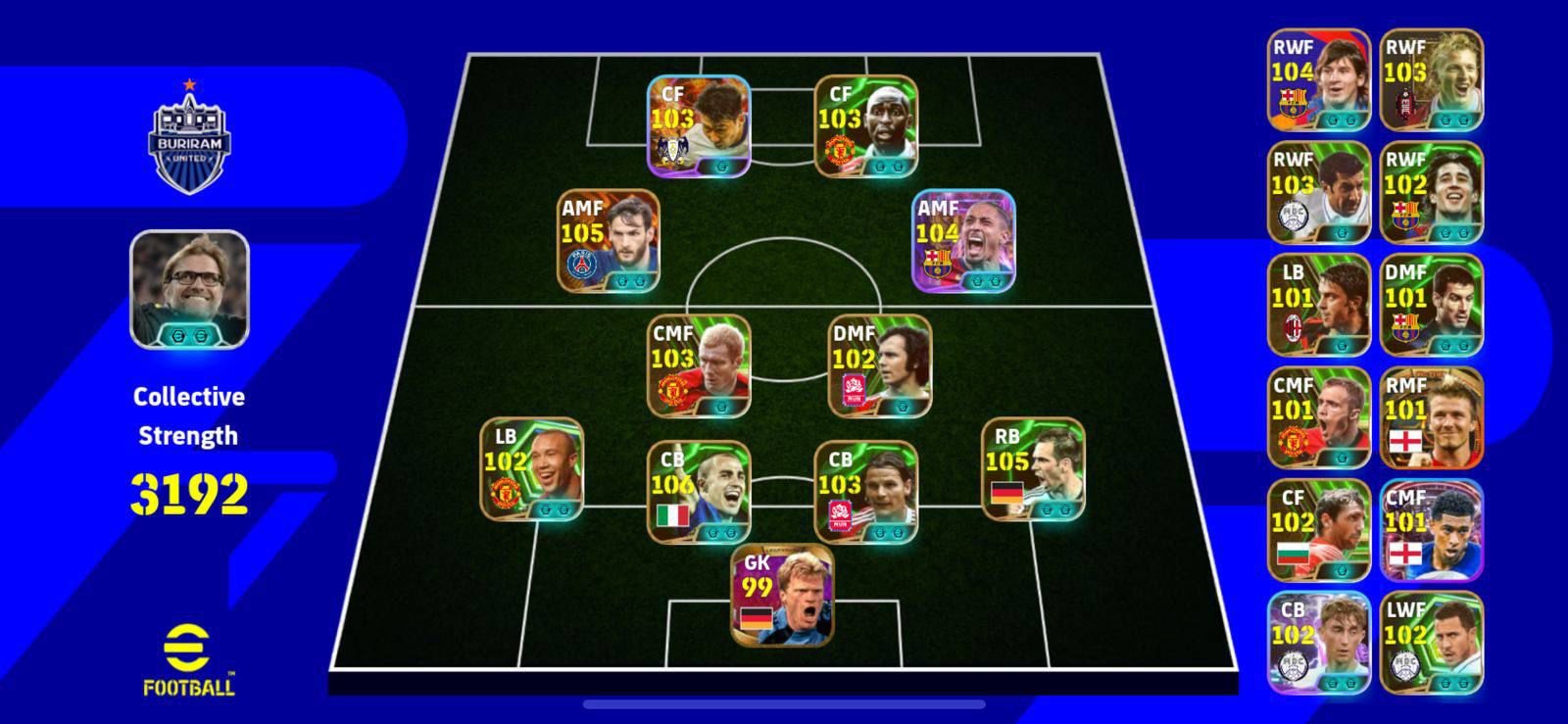Pick the 101-rated DMF substitute card
The height and width of the screenshot is (724, 1568).
(x=1431, y=305)
